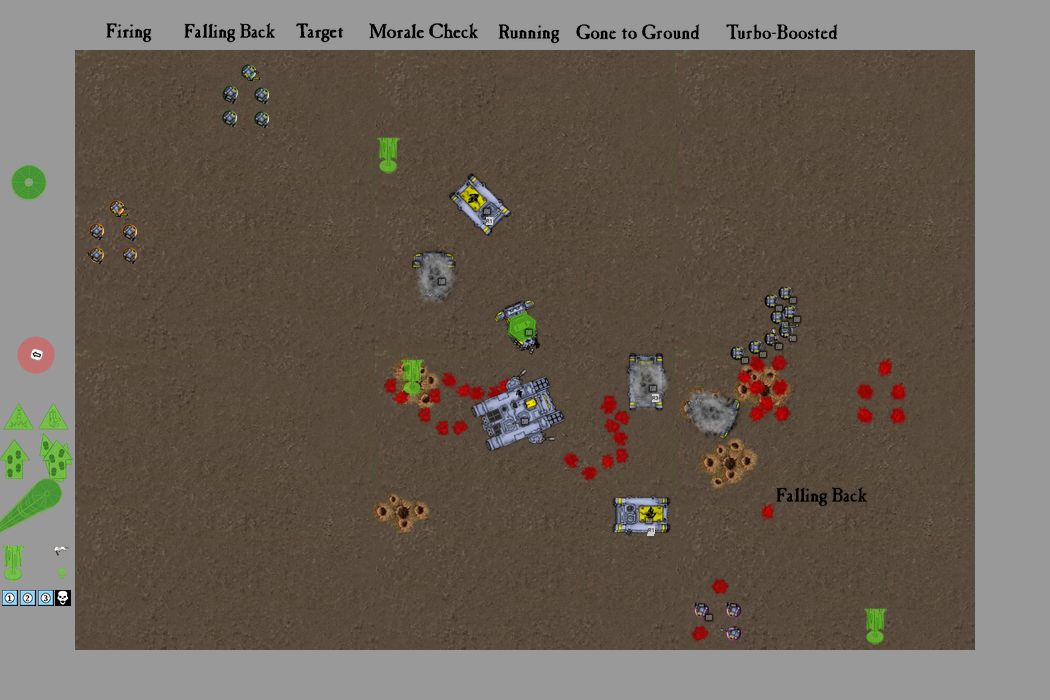Choose the Running status label
The width and height of the screenshot is (1050, 700).
[528, 32]
